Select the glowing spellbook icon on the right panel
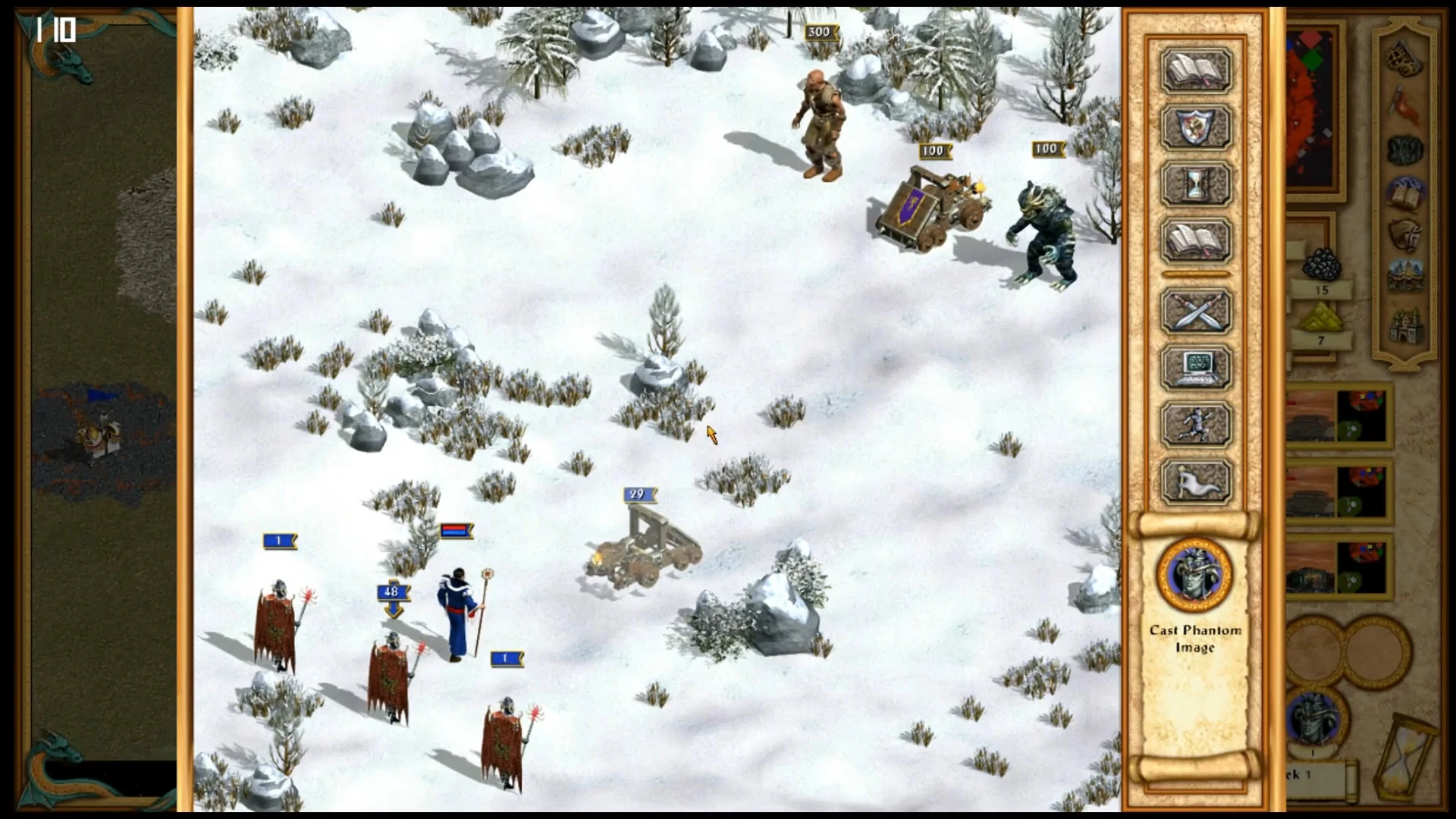Image resolution: width=1456 pixels, height=819 pixels. (x=1404, y=191)
